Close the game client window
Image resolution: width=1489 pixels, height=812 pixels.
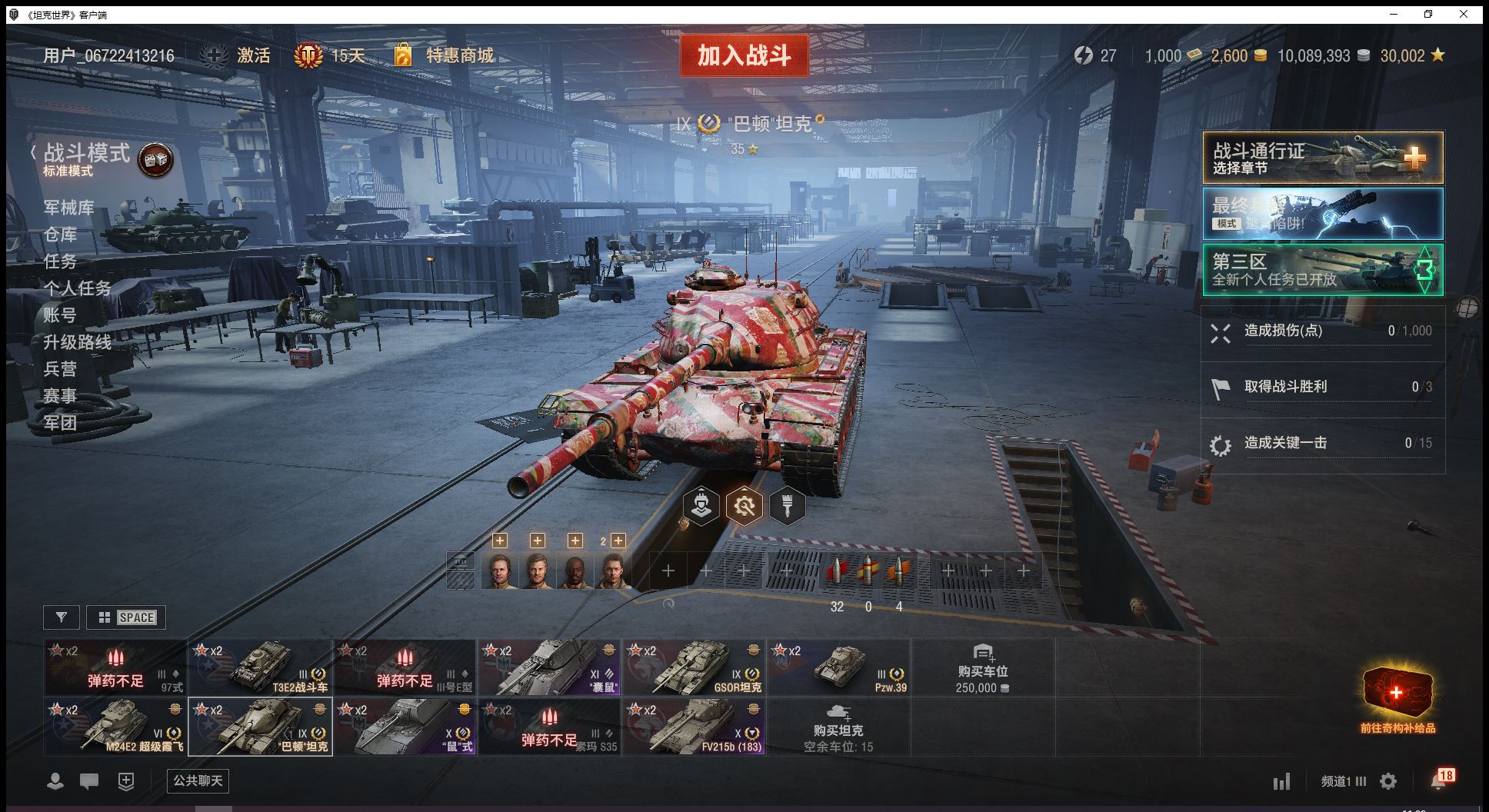pos(1464,14)
